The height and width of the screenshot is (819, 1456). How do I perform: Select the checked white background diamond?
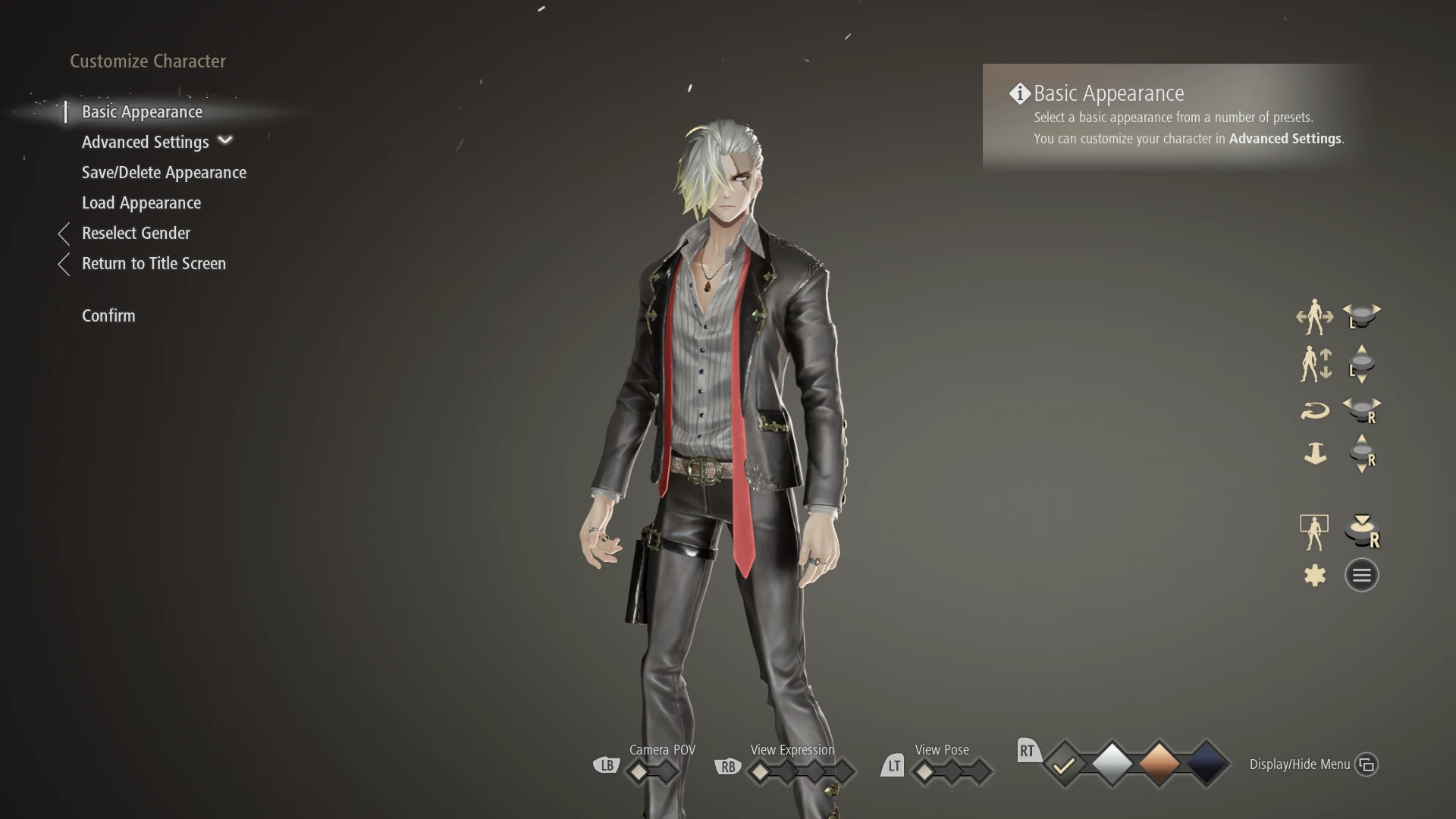pos(1065,764)
